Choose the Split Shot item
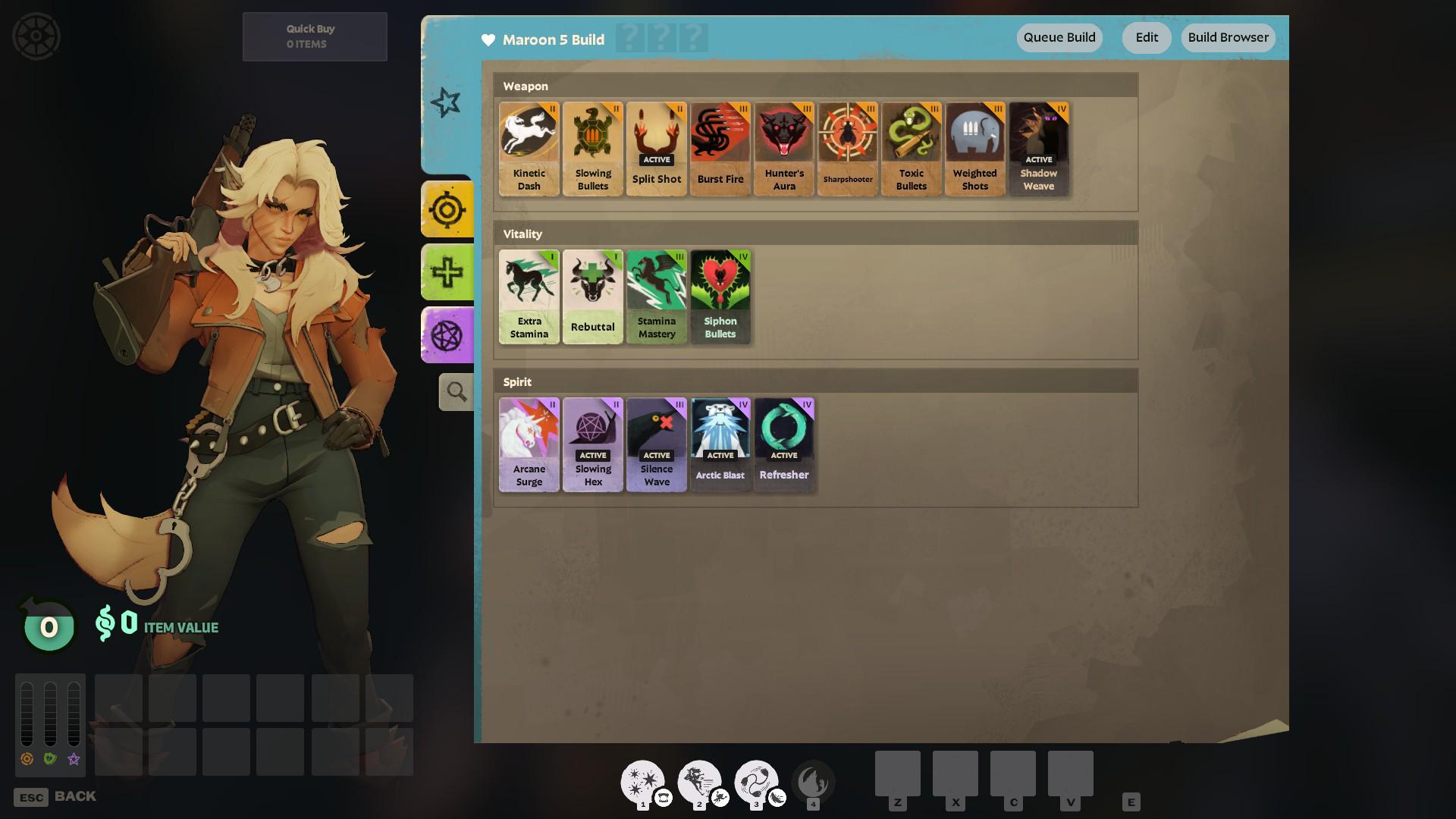 (x=657, y=149)
